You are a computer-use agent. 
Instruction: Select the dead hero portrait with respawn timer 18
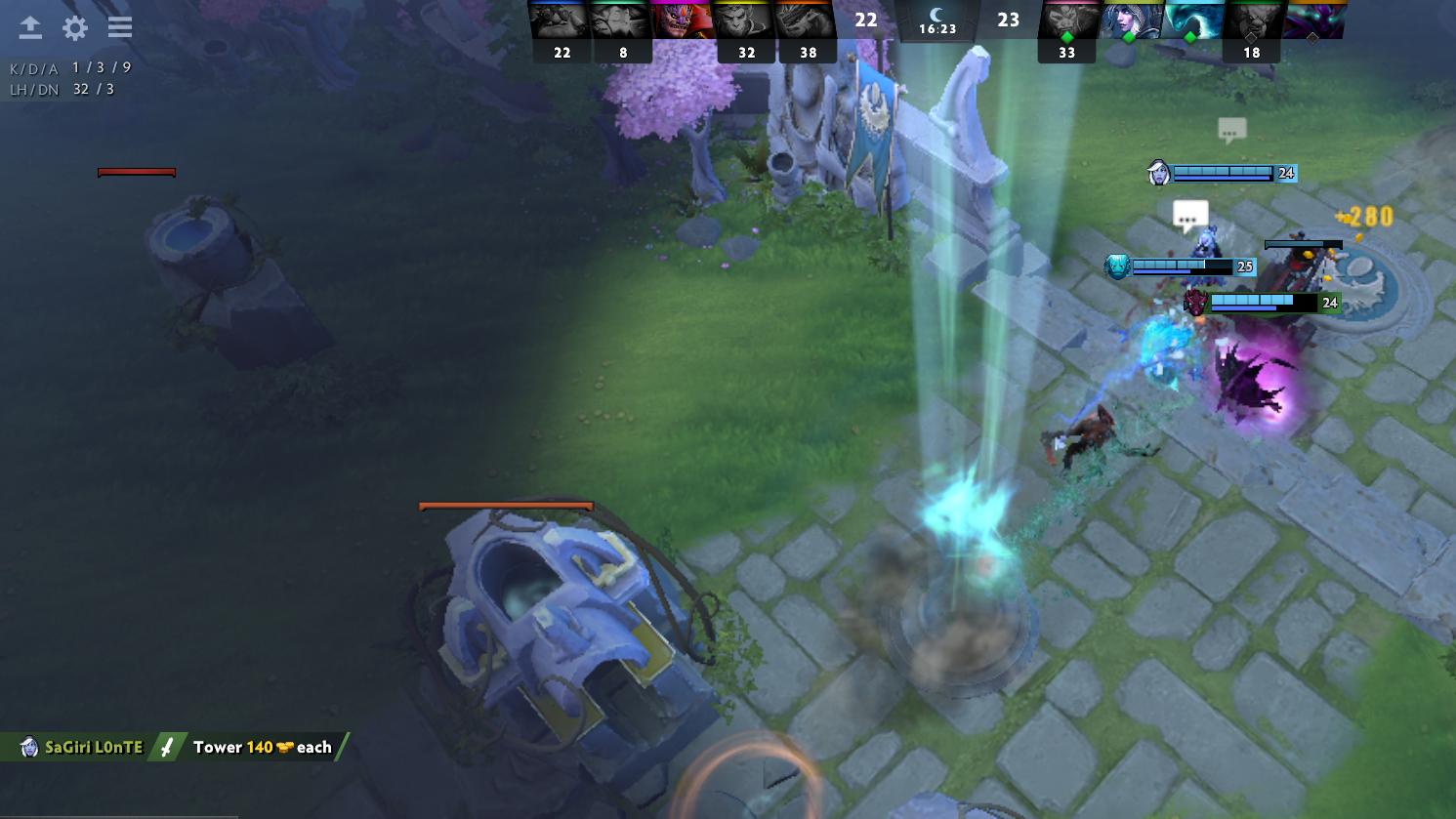tap(1253, 20)
